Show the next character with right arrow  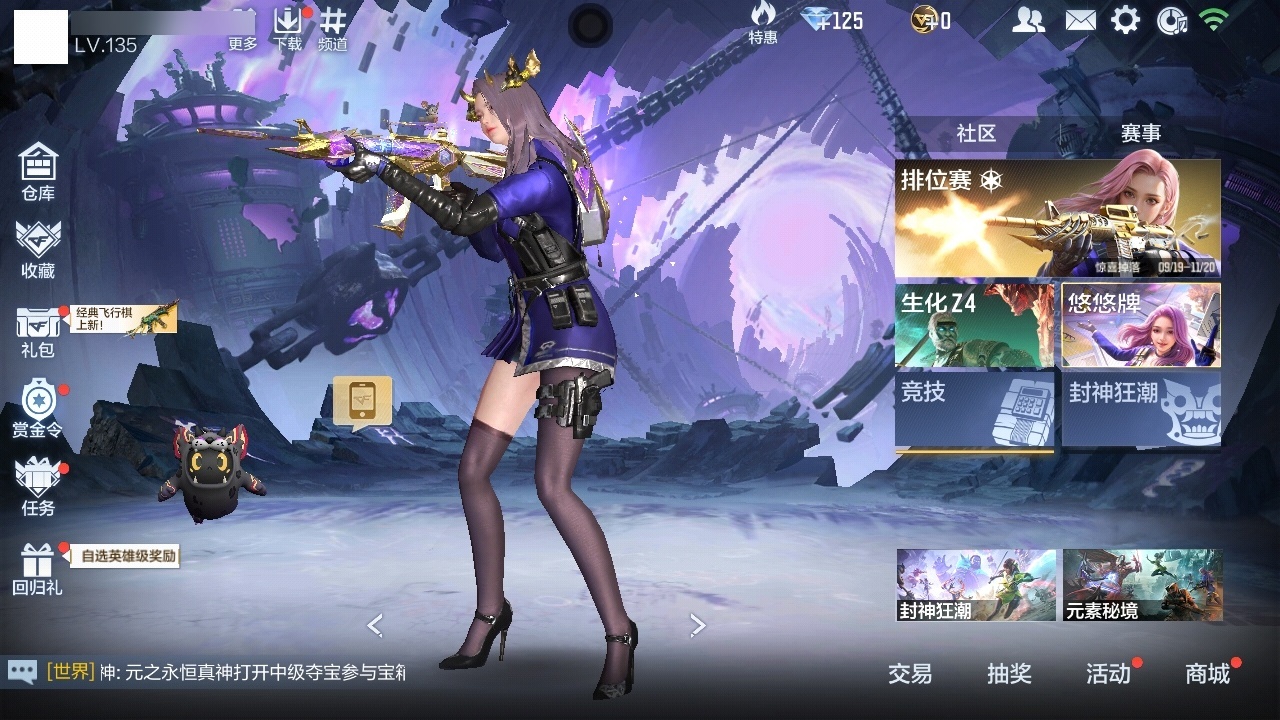coord(698,626)
